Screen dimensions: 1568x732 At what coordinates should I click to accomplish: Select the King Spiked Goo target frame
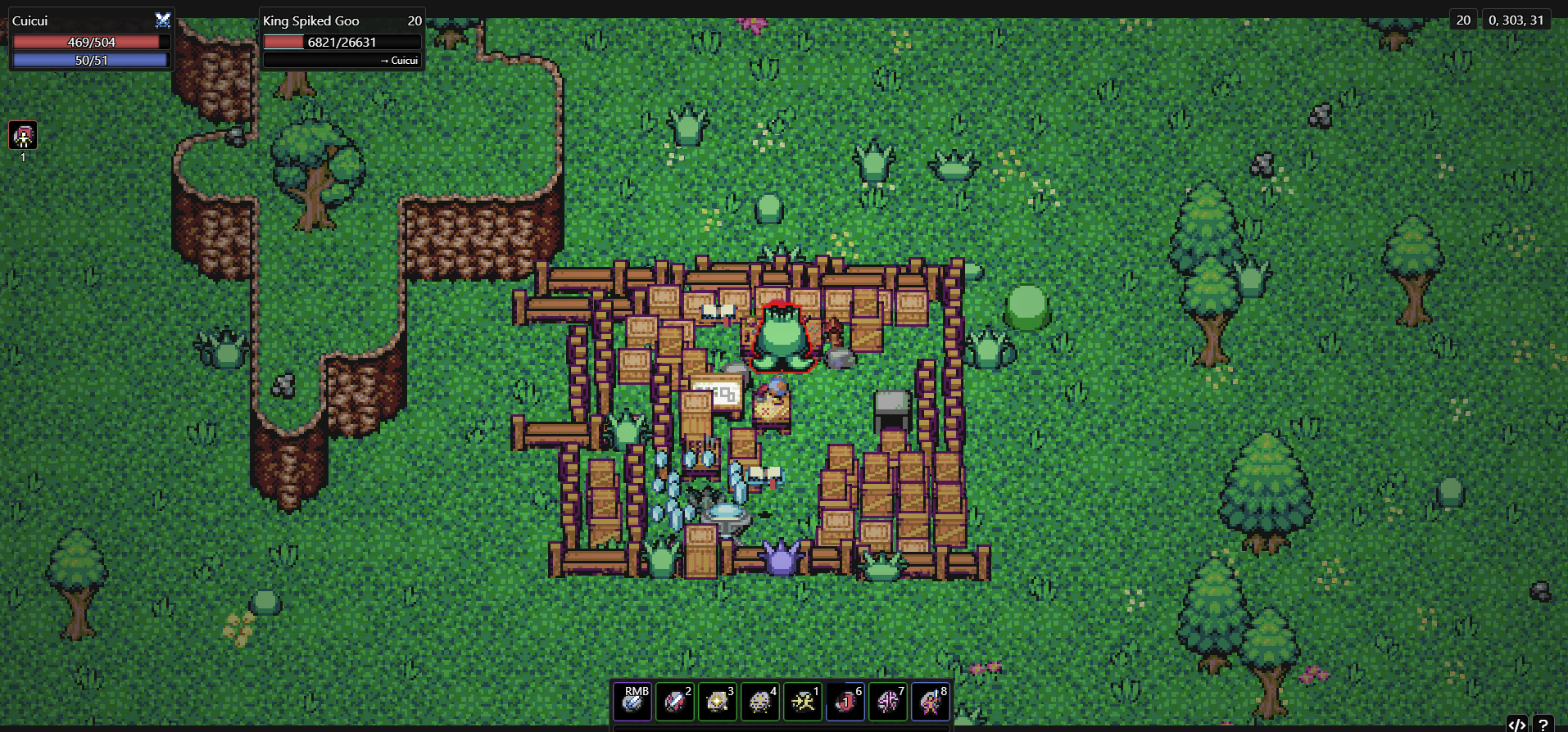coord(342,39)
